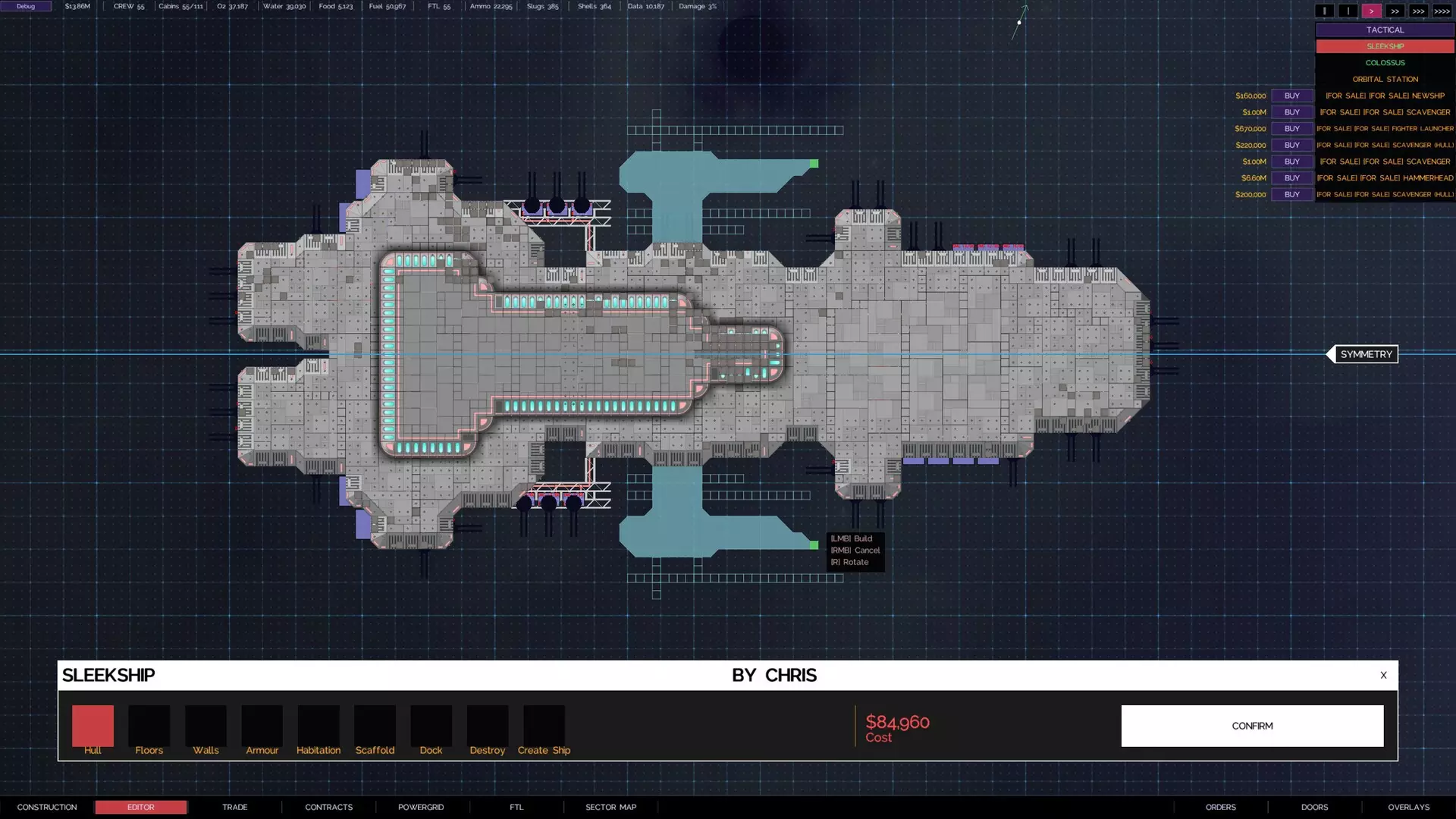Select the Floors tool
The image size is (1456, 819).
149,726
